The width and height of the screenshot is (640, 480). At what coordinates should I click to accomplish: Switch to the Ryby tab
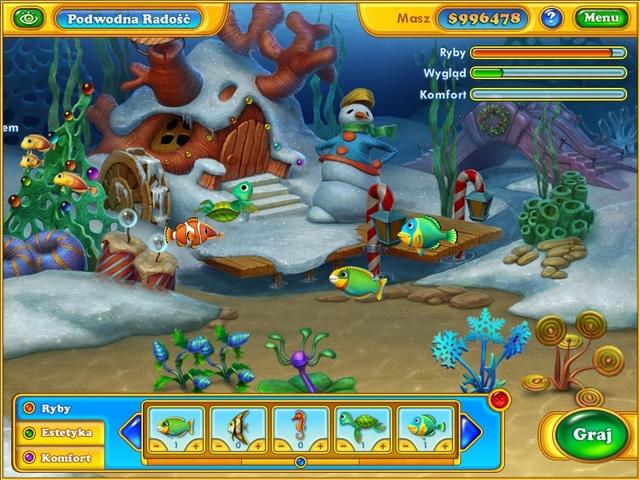pos(58,409)
